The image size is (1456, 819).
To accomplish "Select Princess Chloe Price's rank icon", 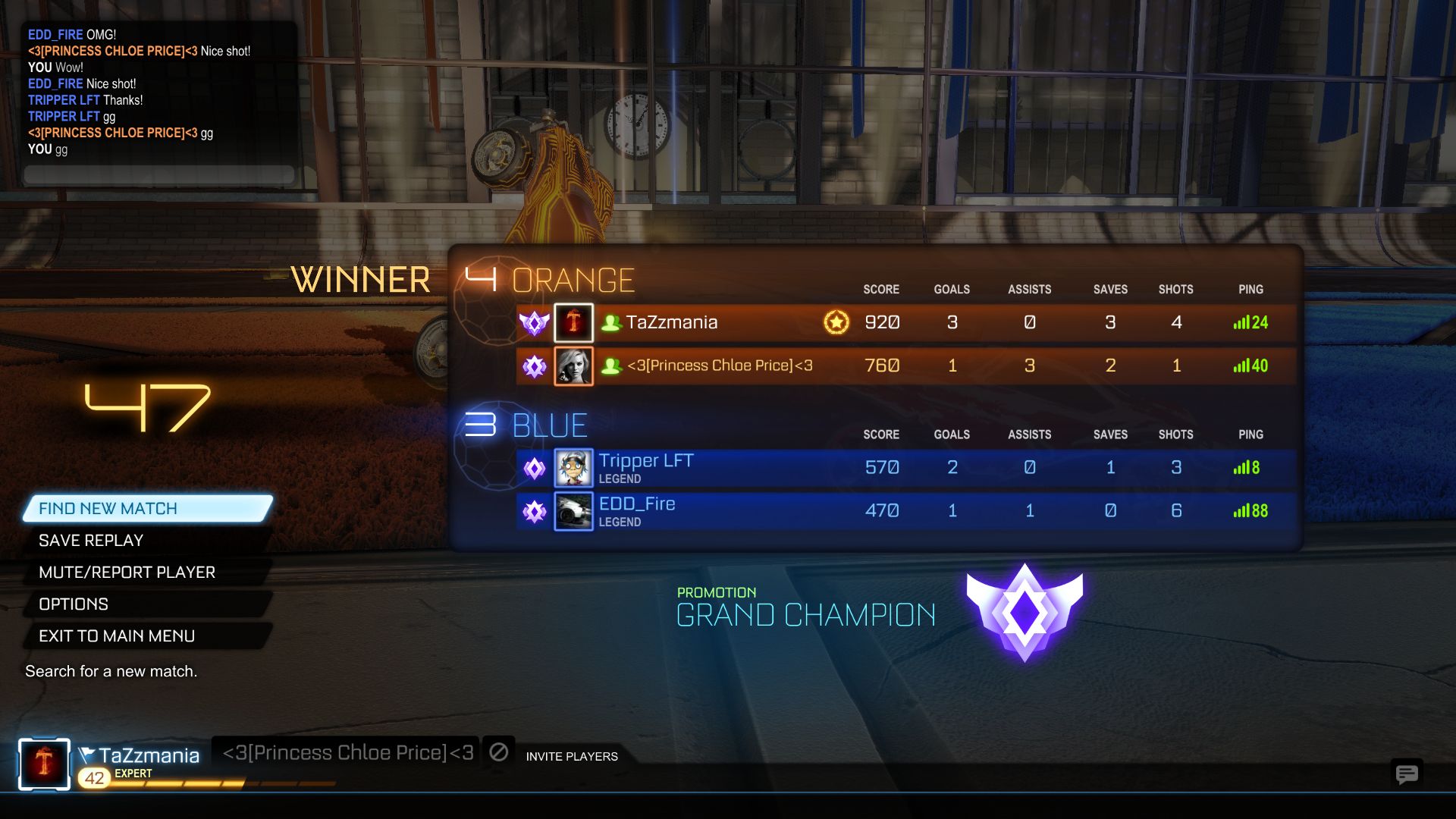I will click(535, 366).
